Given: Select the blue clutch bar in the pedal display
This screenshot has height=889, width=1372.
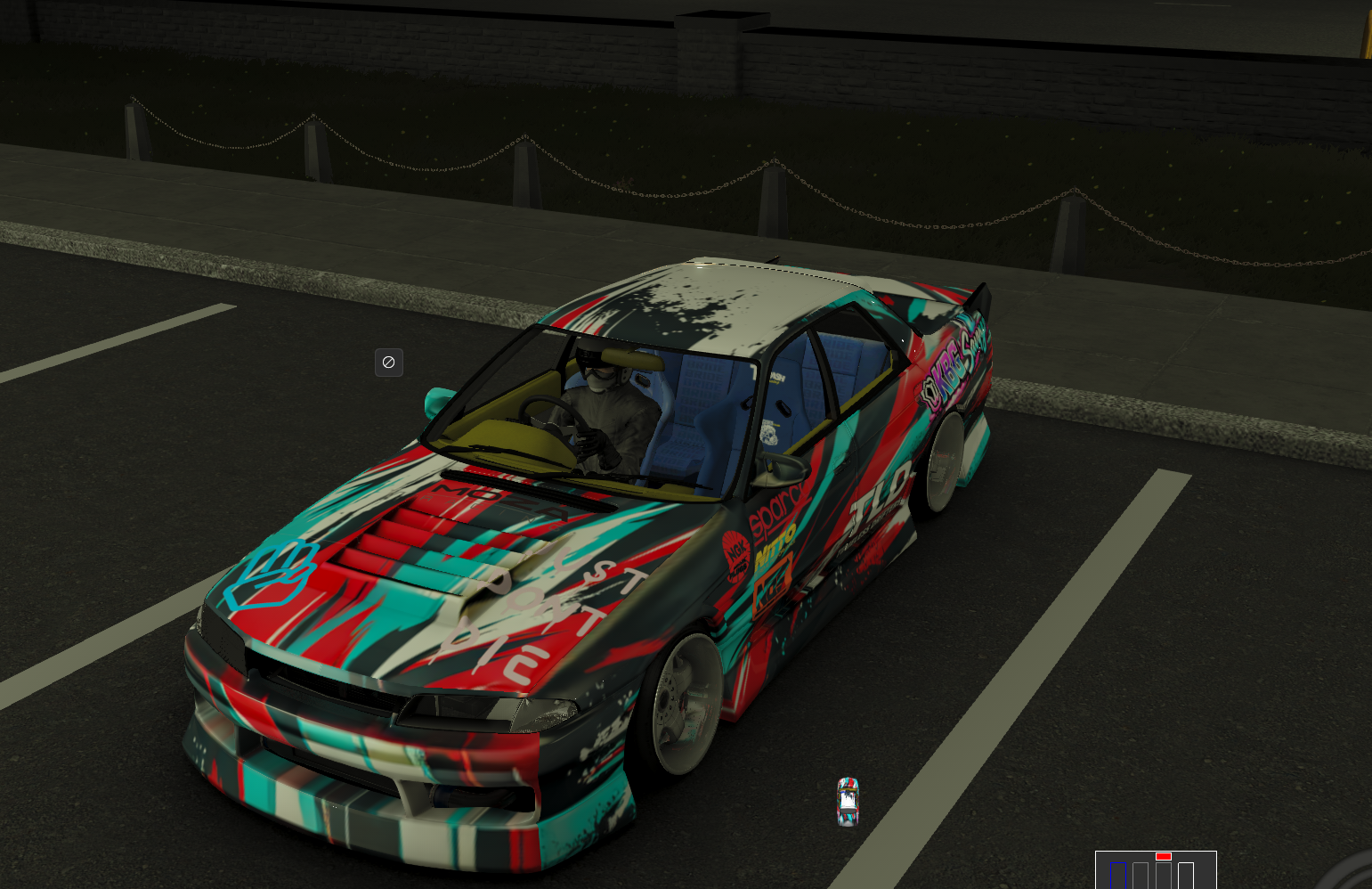Looking at the screenshot, I should tap(1118, 875).
